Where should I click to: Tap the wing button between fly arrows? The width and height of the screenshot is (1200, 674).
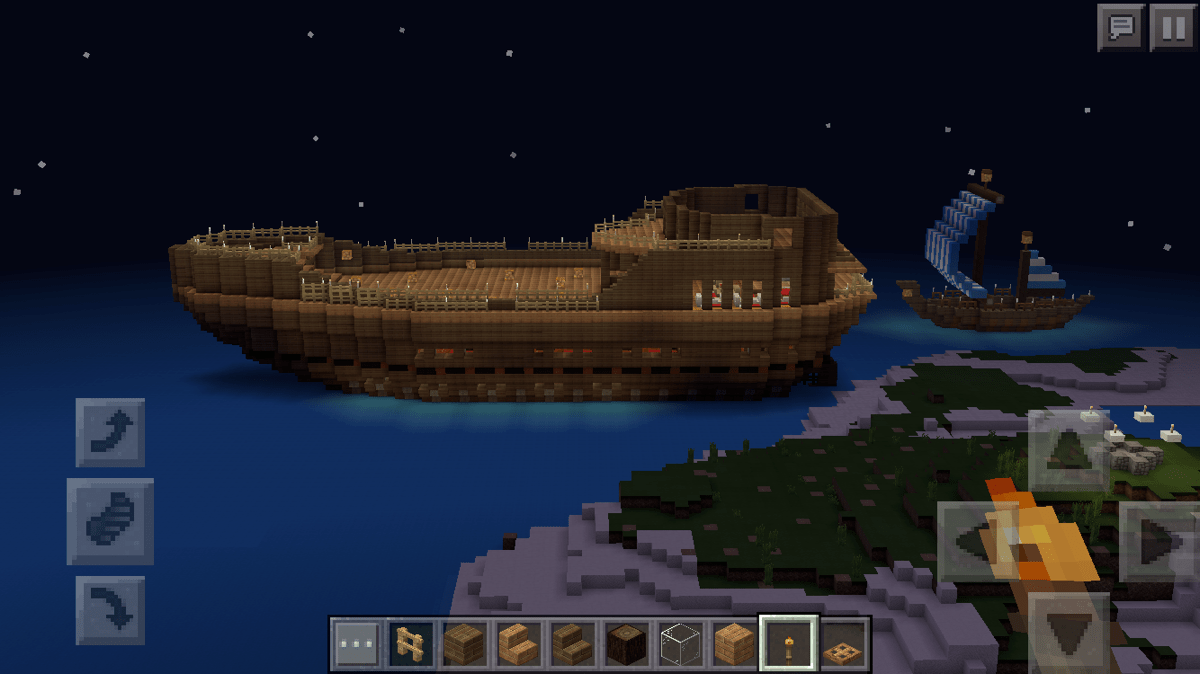(110, 521)
